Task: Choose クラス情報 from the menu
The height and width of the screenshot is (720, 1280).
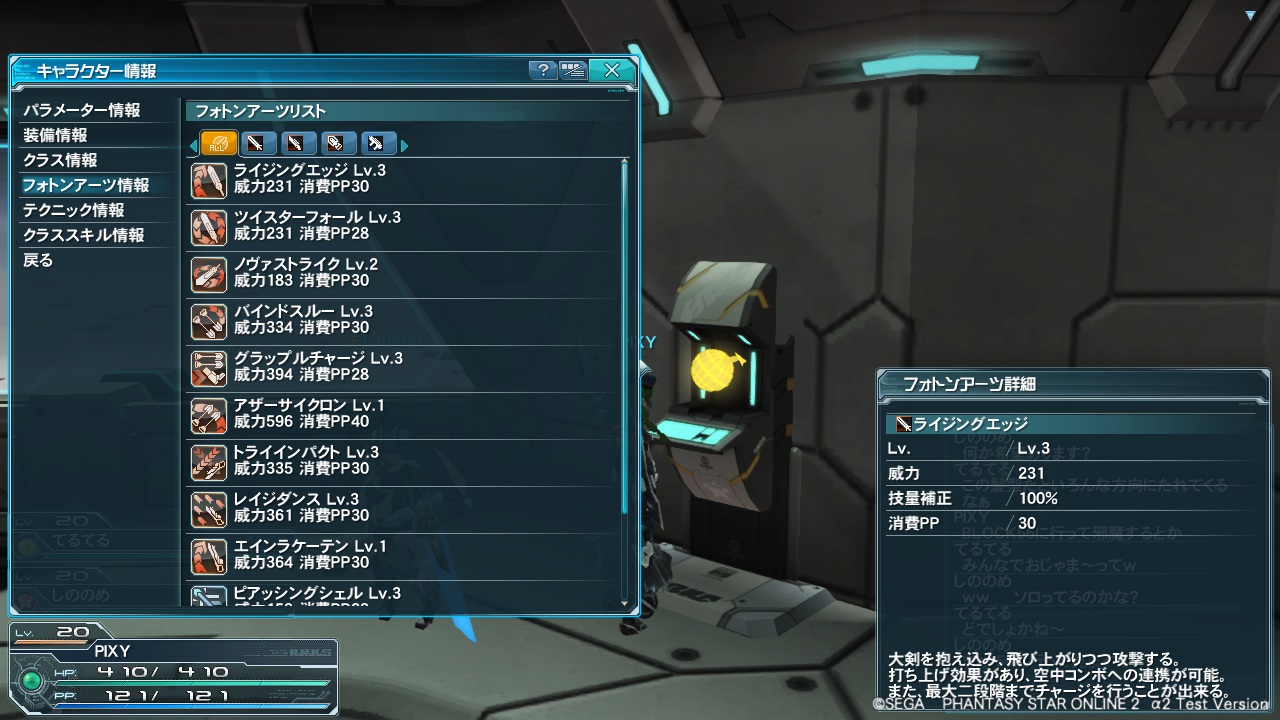Action: coord(61,160)
